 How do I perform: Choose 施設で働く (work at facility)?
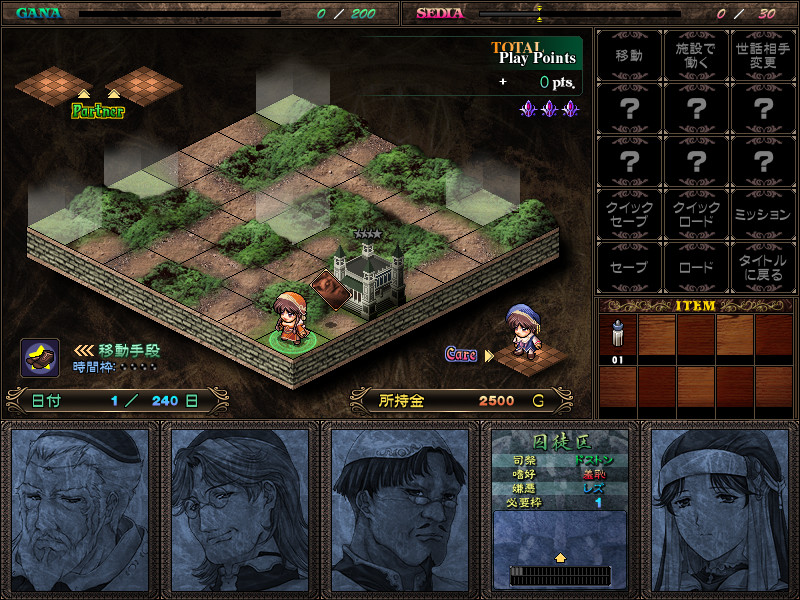click(696, 55)
